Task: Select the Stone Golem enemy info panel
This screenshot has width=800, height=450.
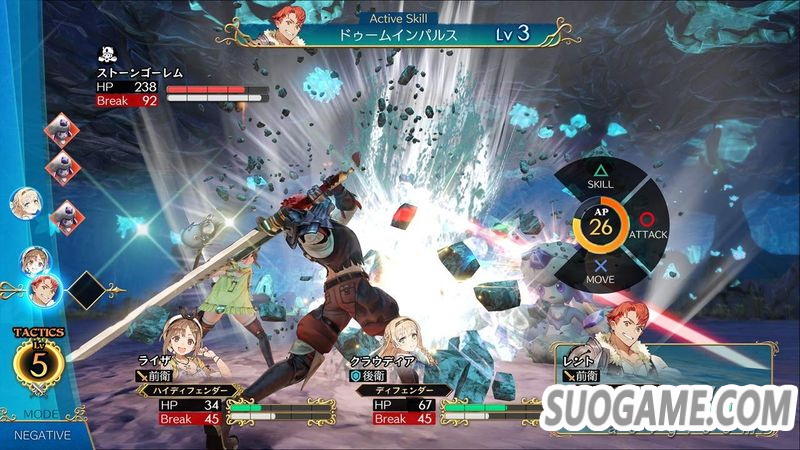Action: (x=180, y=86)
